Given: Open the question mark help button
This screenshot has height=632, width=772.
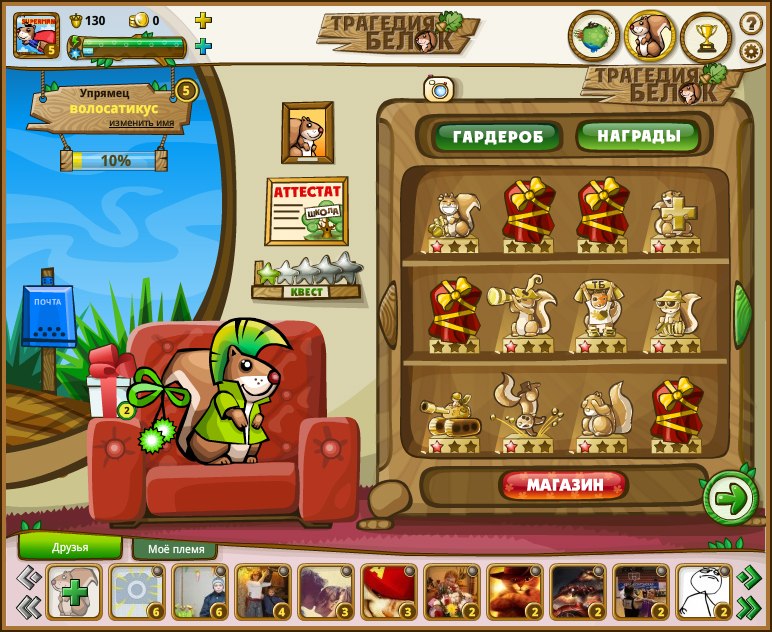Looking at the screenshot, I should point(750,22).
